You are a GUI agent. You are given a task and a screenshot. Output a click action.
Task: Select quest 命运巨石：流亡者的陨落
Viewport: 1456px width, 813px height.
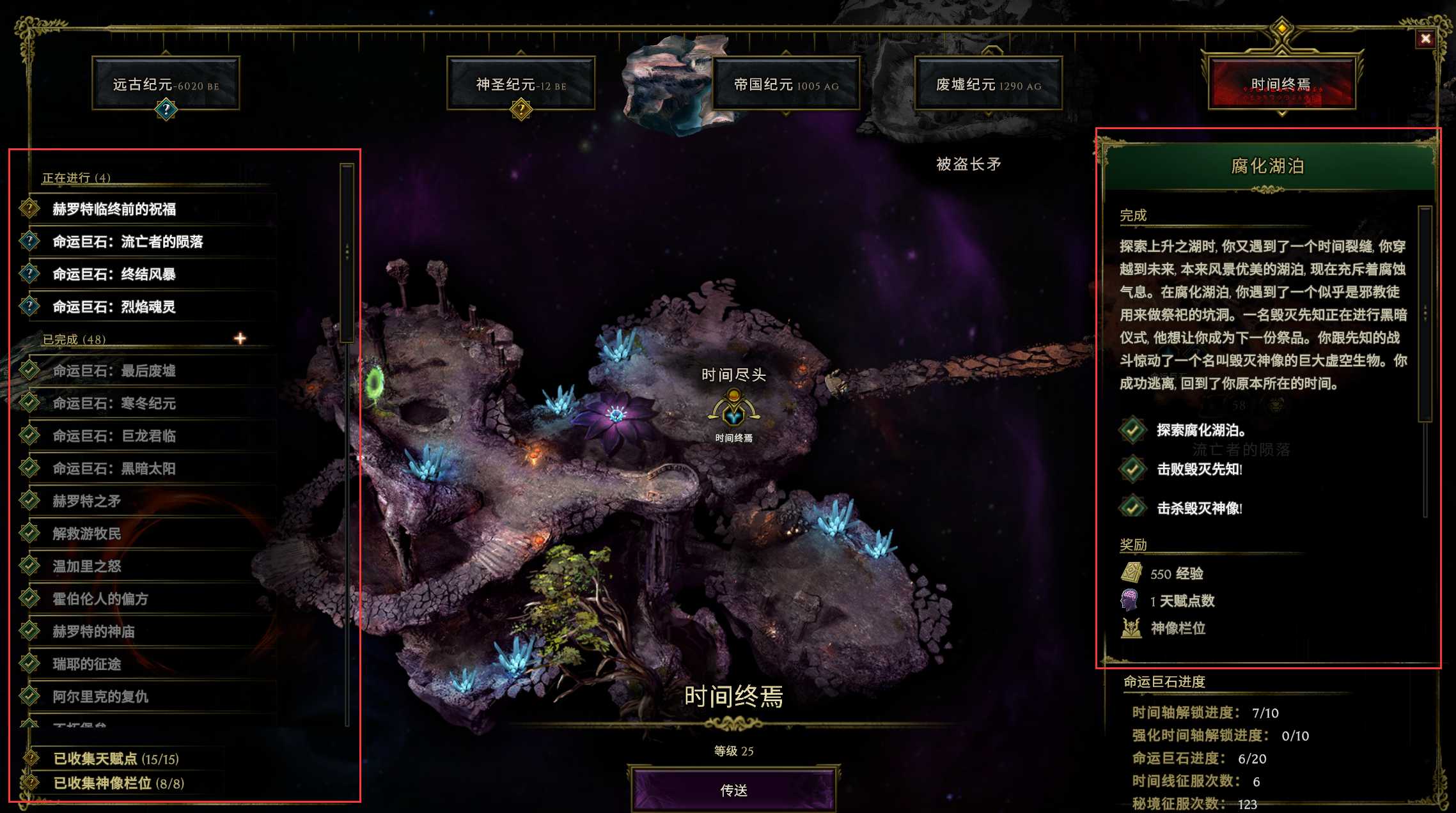tap(128, 242)
